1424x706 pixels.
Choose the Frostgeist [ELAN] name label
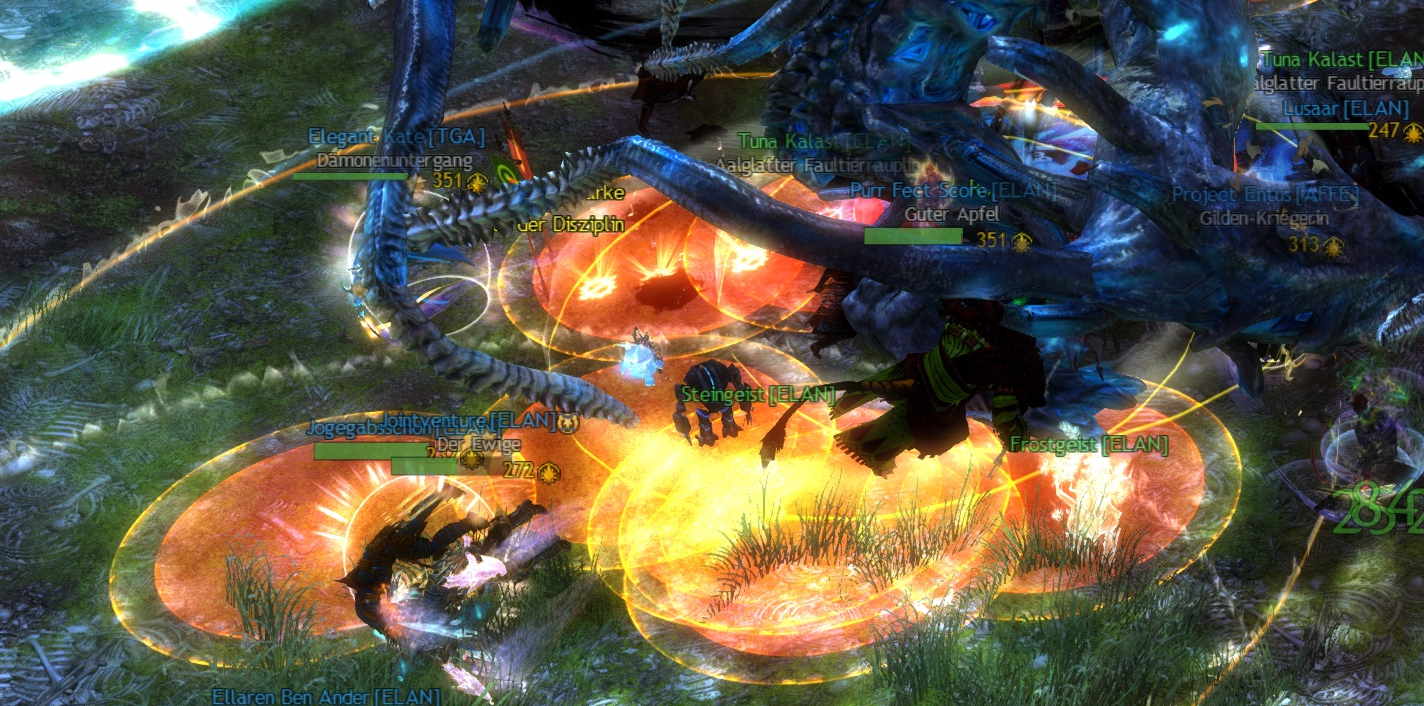1089,444
